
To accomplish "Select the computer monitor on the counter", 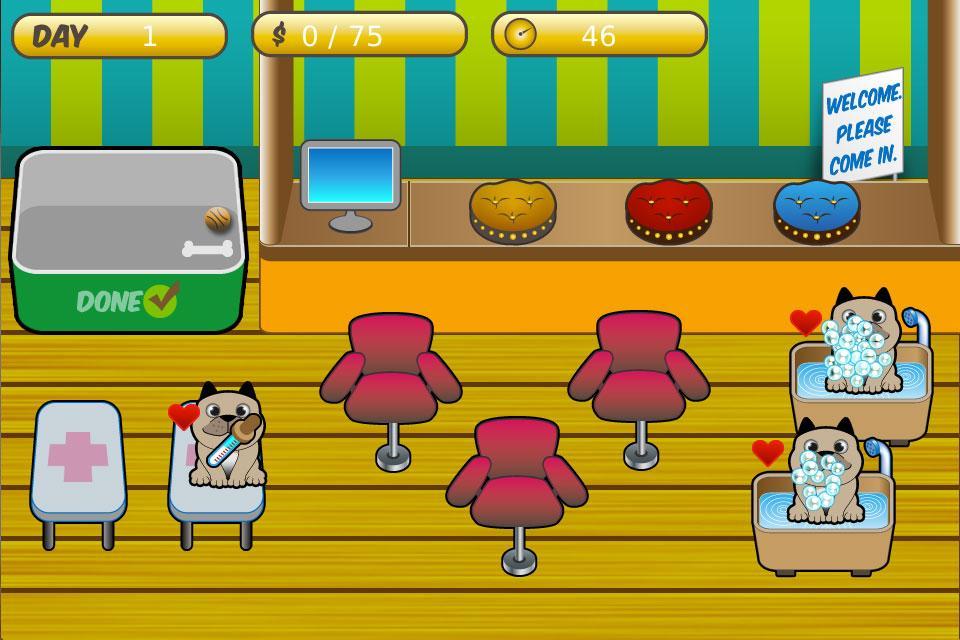I will [350, 177].
